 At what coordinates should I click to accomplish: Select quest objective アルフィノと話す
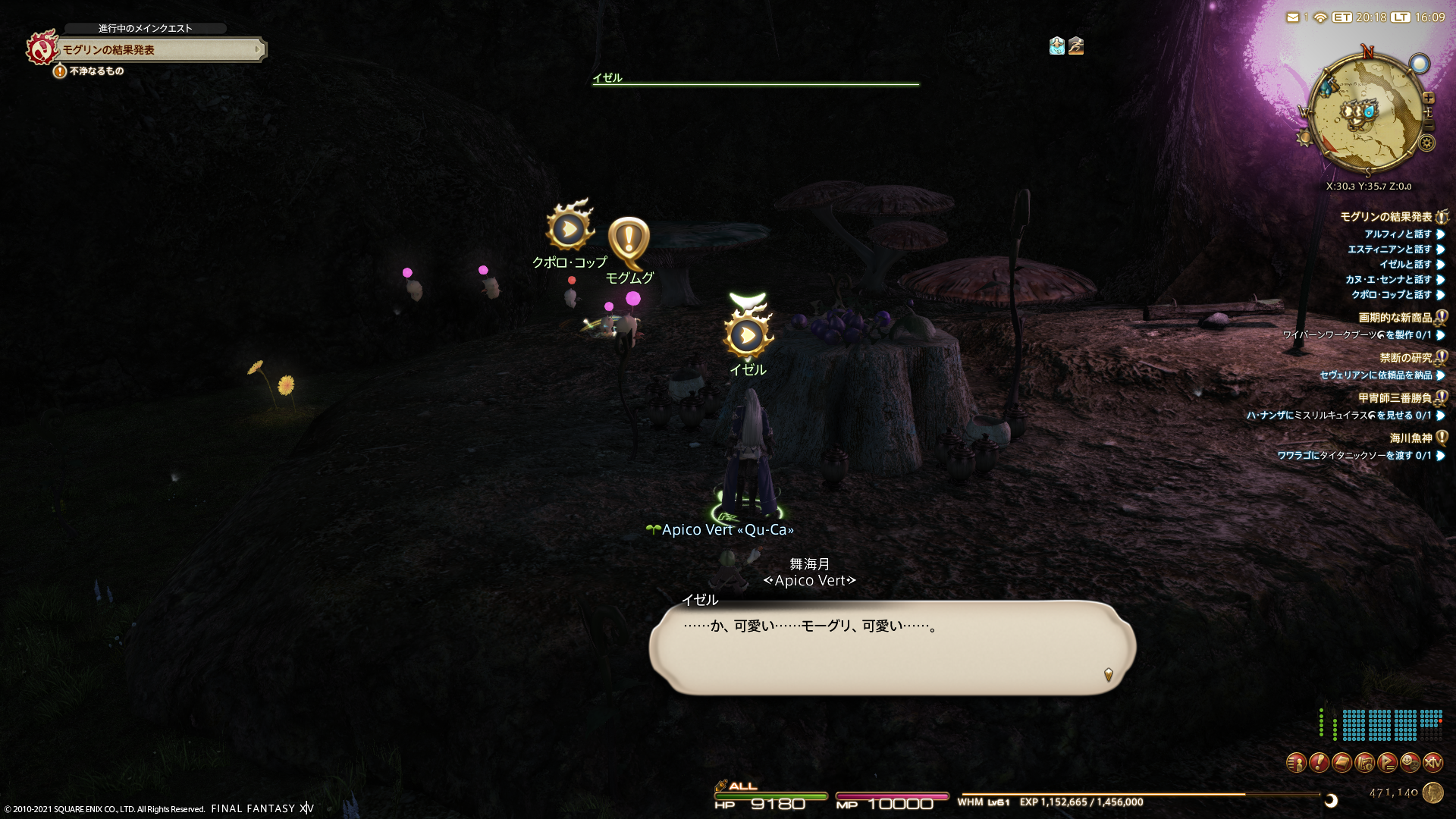[x=1398, y=234]
